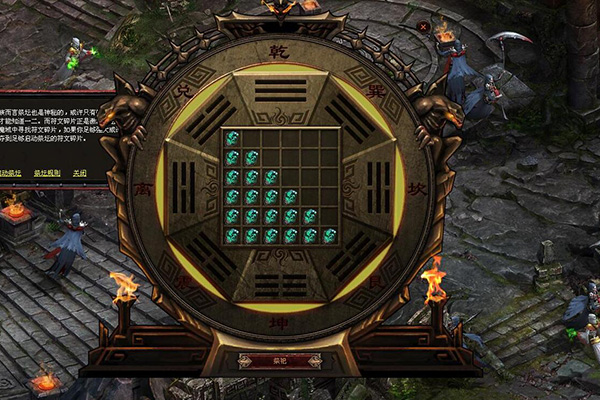Select the 坤 trigram panel
This screenshot has height=400, width=600.
tap(280, 284)
